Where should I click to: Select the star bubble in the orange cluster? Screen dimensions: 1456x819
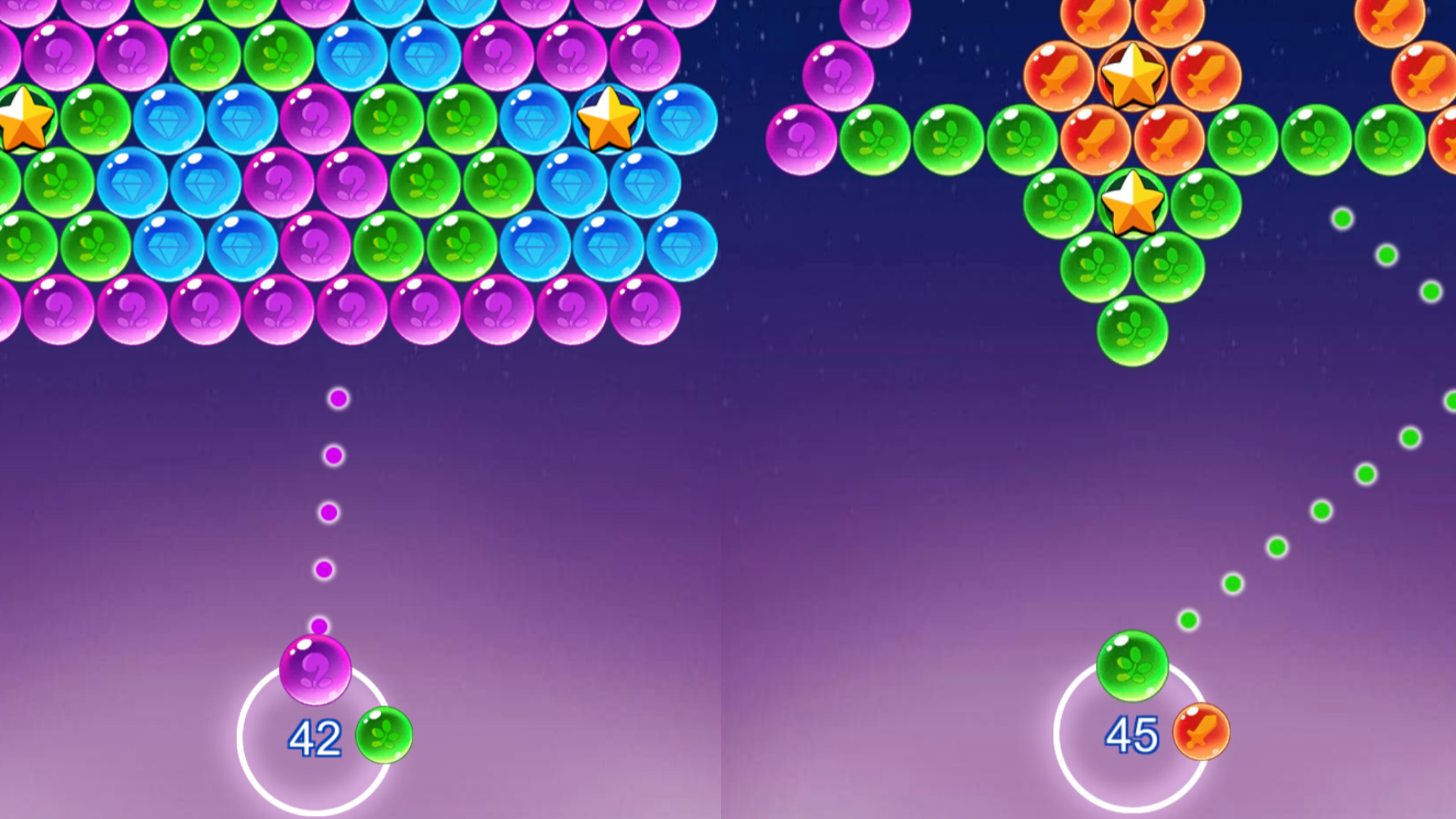click(x=1131, y=74)
